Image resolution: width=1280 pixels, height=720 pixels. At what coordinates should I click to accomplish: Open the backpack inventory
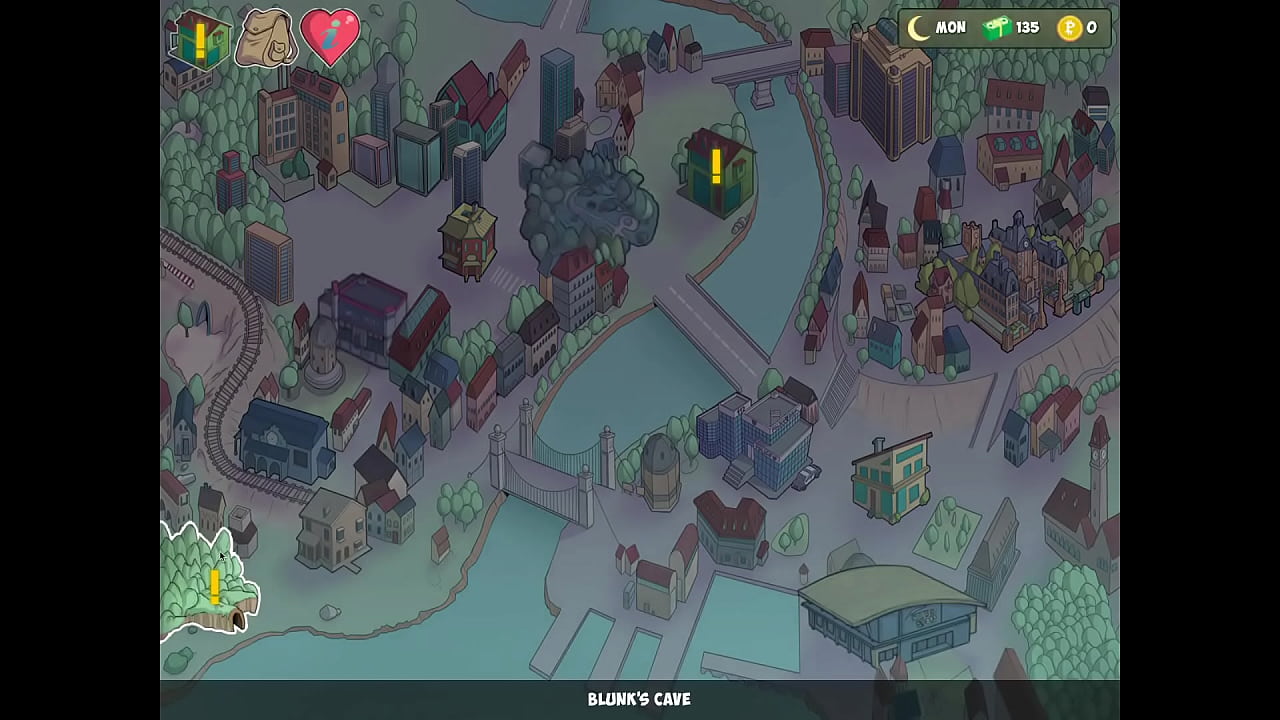tap(265, 39)
